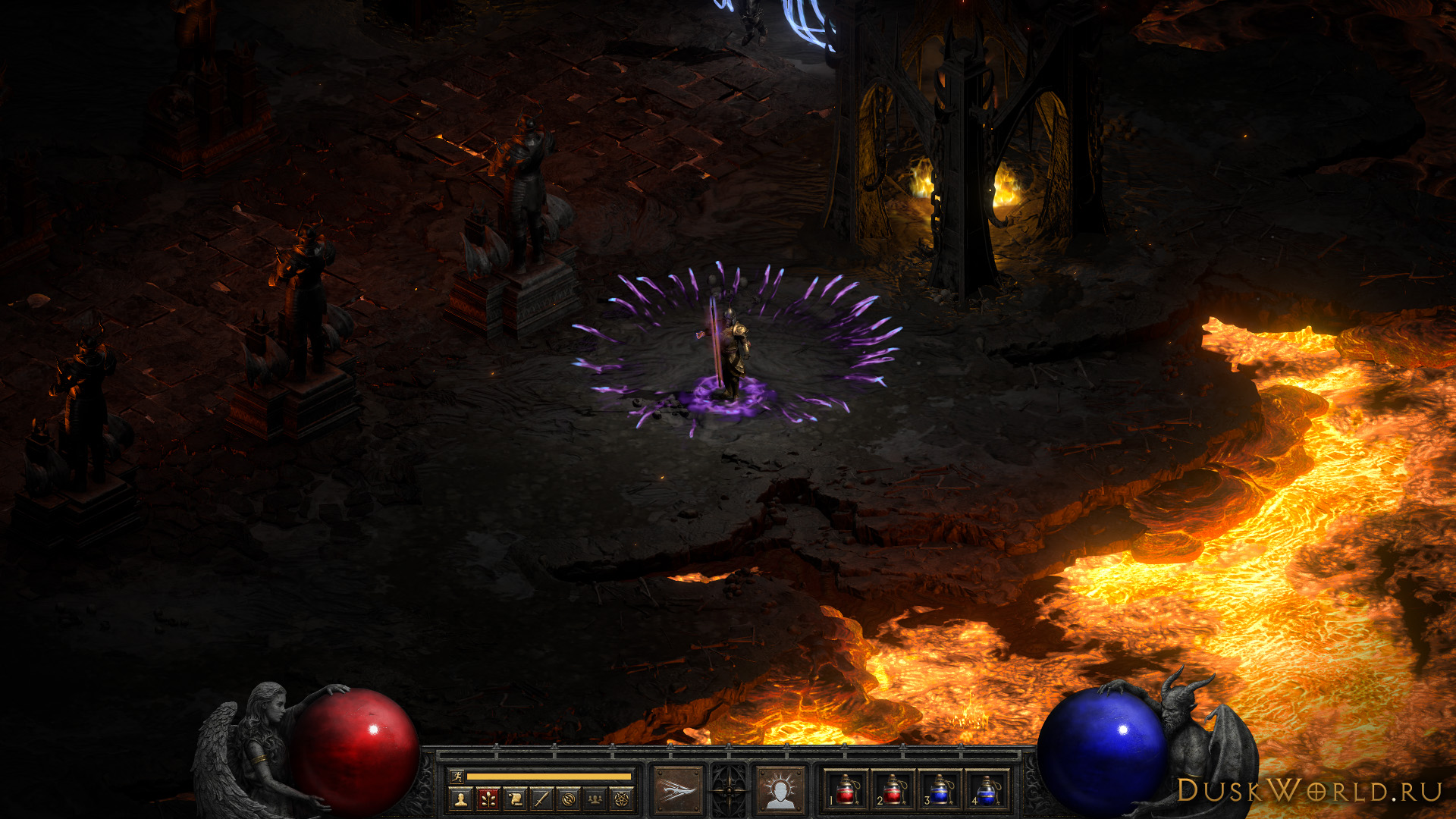
Task: Toggle the automap compass icon
Action: pyautogui.click(x=569, y=798)
